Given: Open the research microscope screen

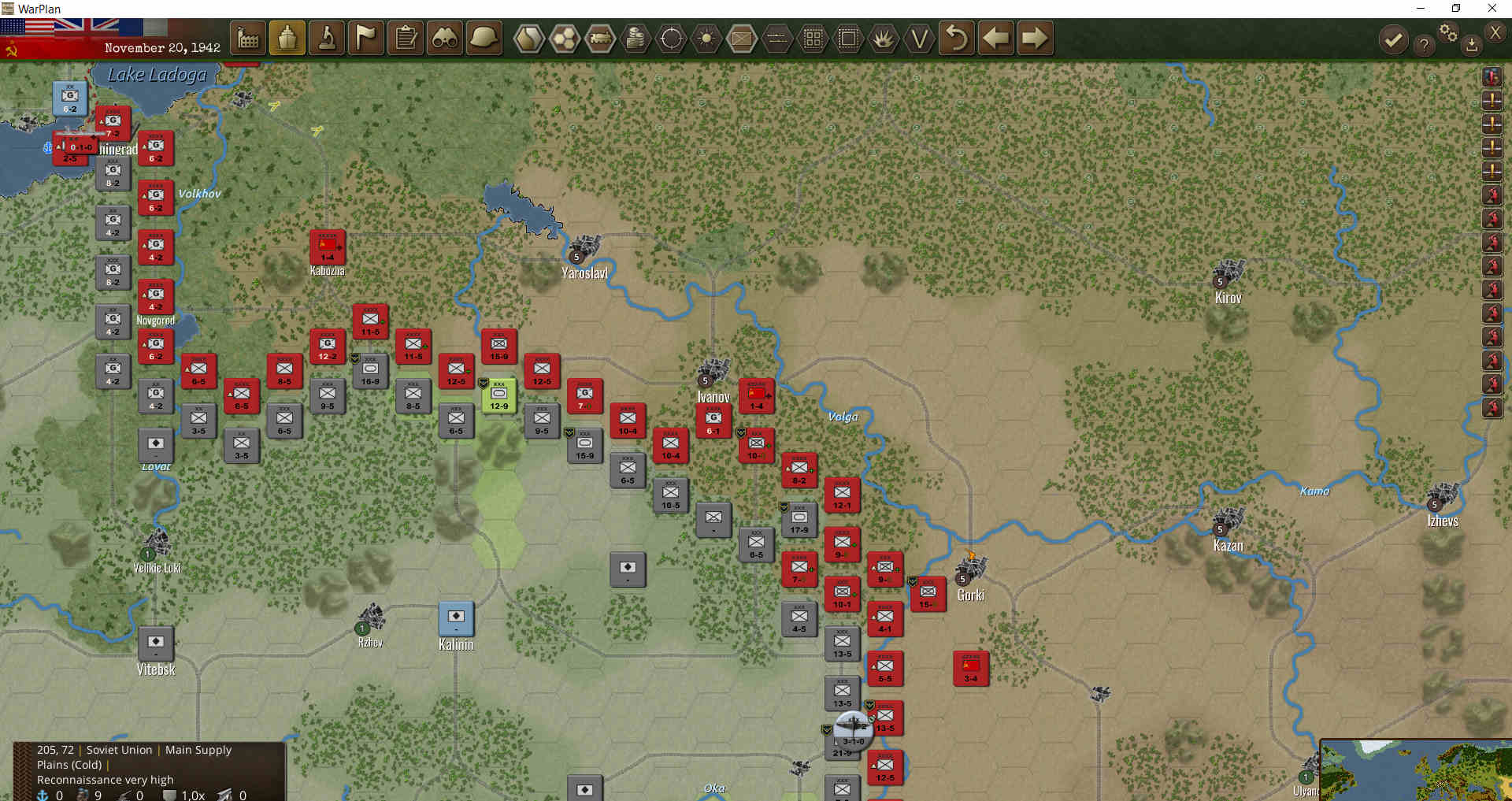Looking at the screenshot, I should [324, 38].
